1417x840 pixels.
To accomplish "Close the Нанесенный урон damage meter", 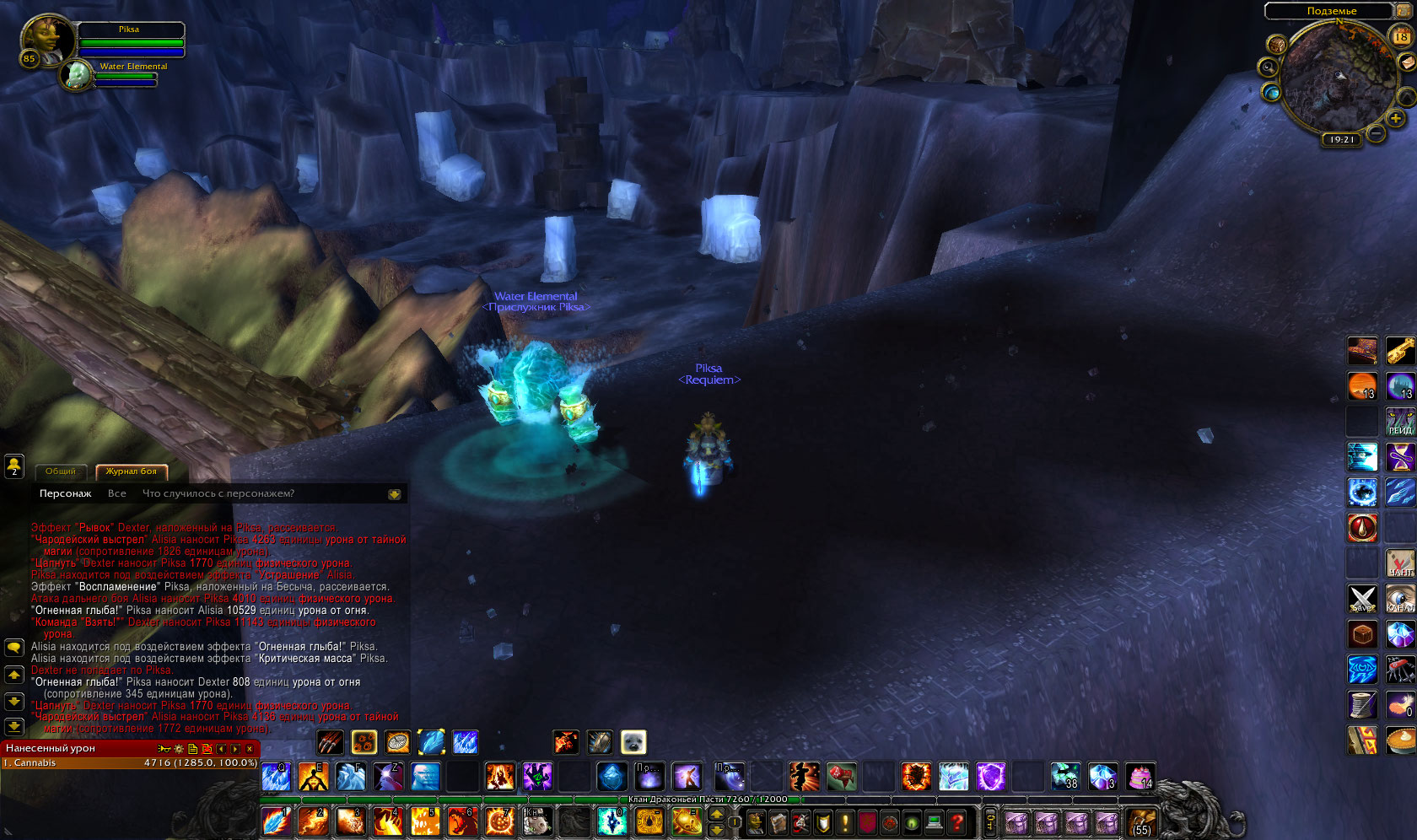I will tap(250, 749).
